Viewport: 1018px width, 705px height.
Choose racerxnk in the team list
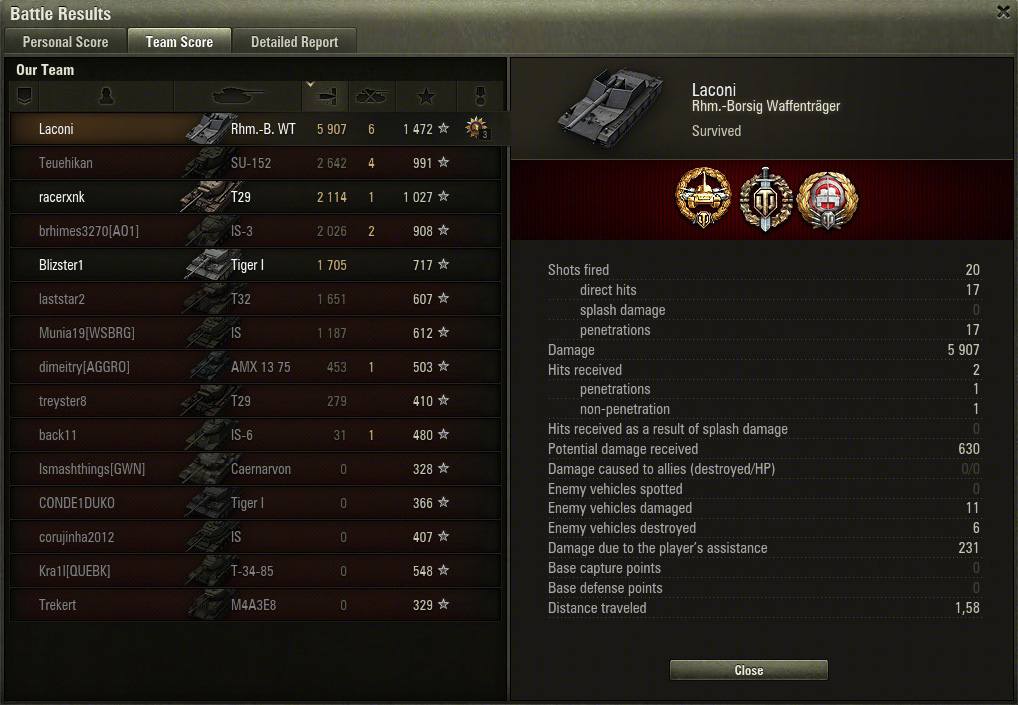coord(255,197)
